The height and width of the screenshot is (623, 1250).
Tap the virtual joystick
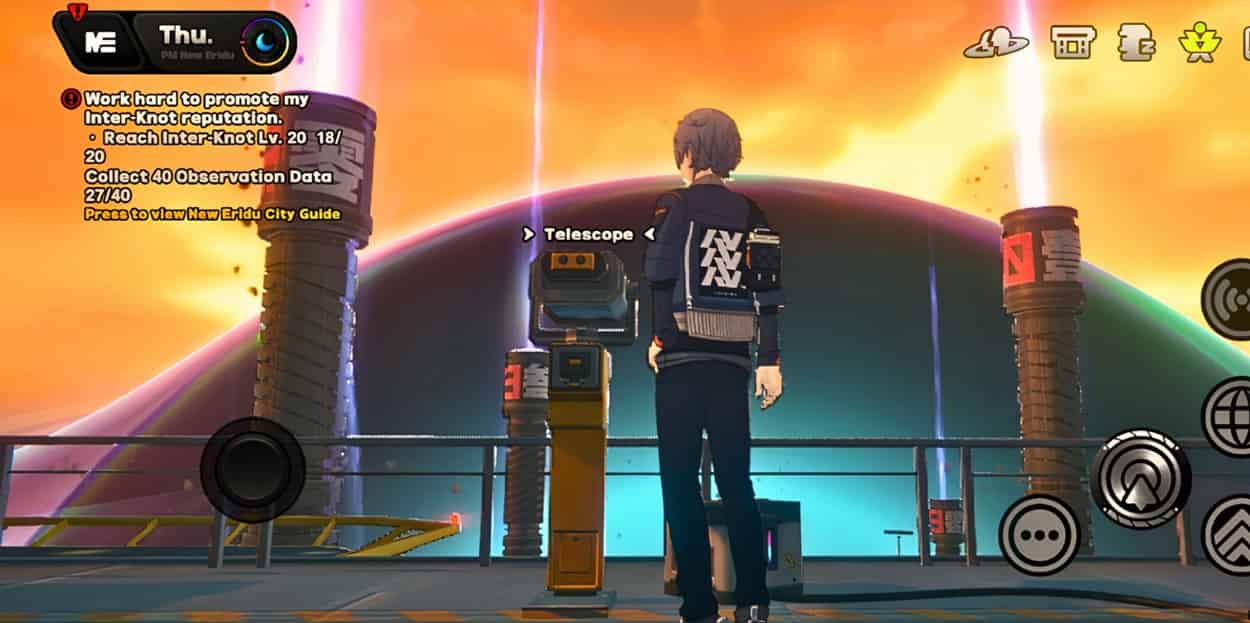click(252, 469)
